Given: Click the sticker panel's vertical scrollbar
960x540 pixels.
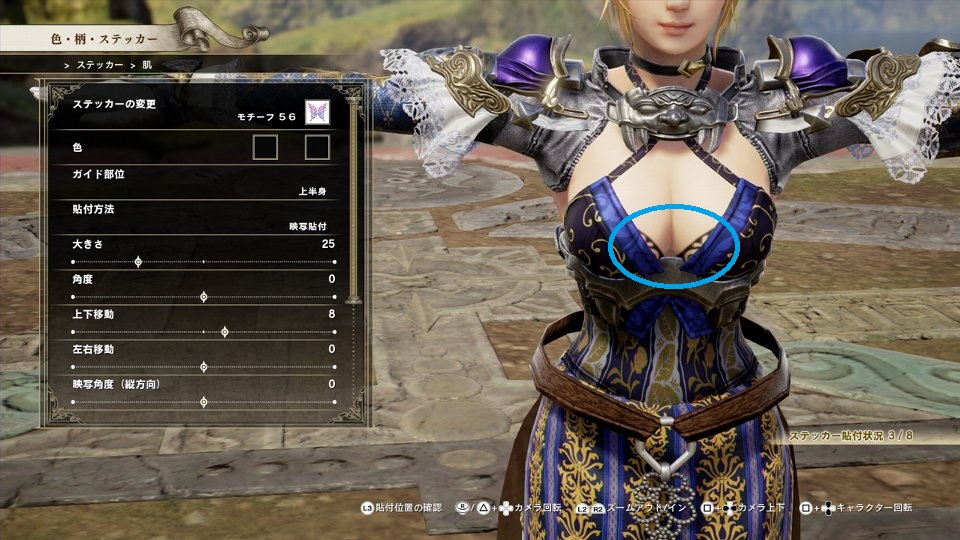Looking at the screenshot, I should pyautogui.click(x=352, y=200).
